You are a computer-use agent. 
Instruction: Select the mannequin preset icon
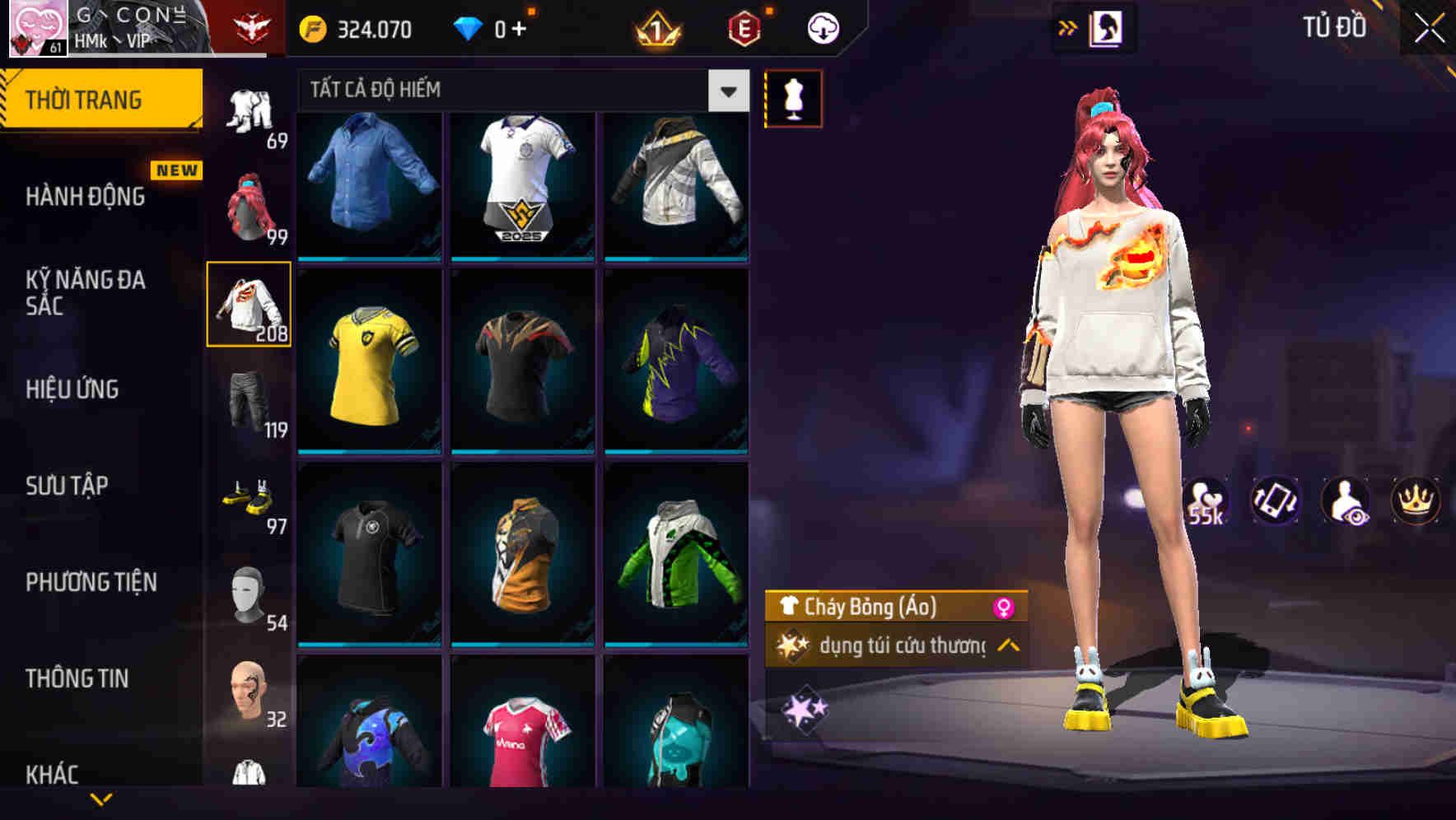pyautogui.click(x=793, y=98)
